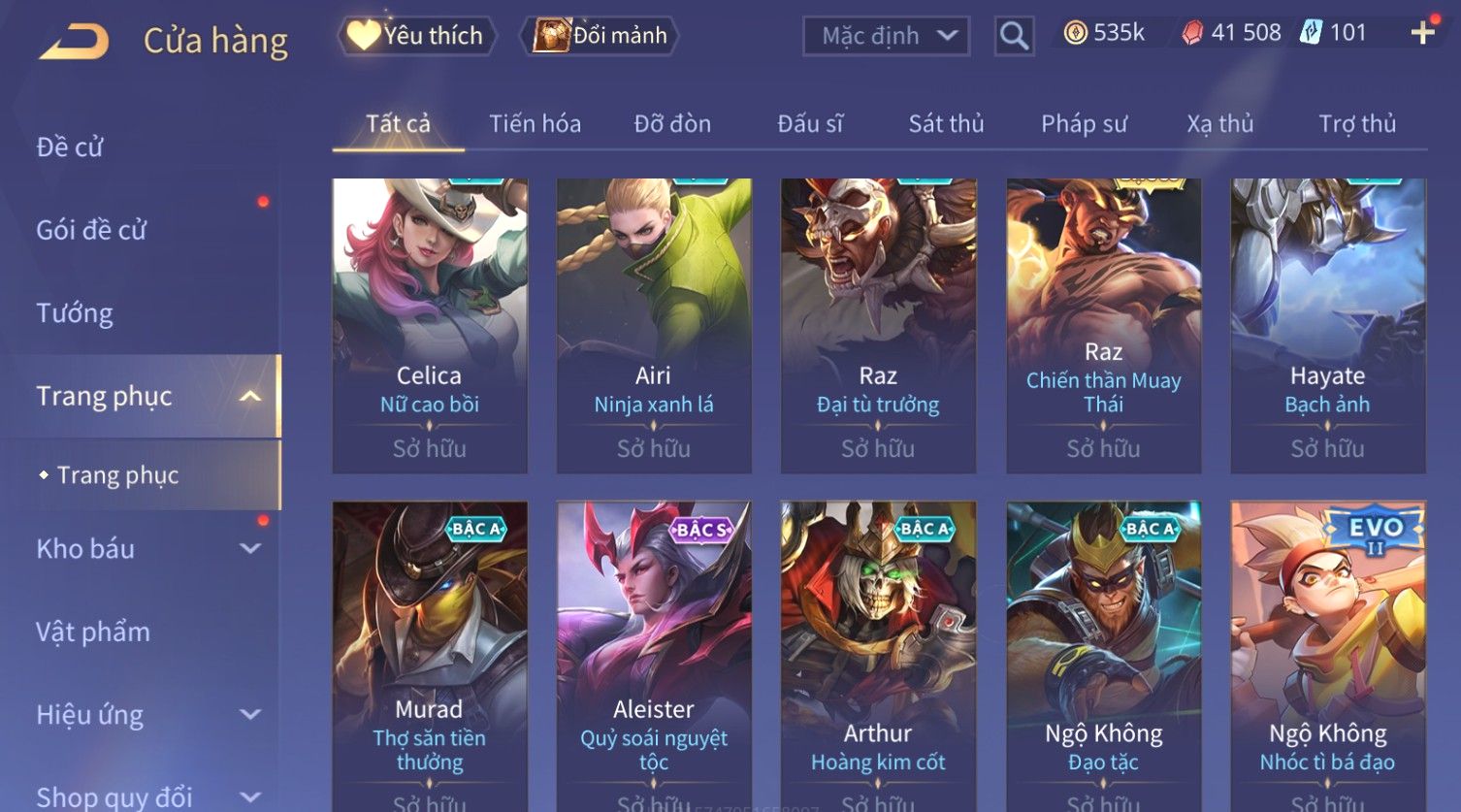Choose the Pháp sư tab
Viewport: 1461px width, 812px height.
1084,124
